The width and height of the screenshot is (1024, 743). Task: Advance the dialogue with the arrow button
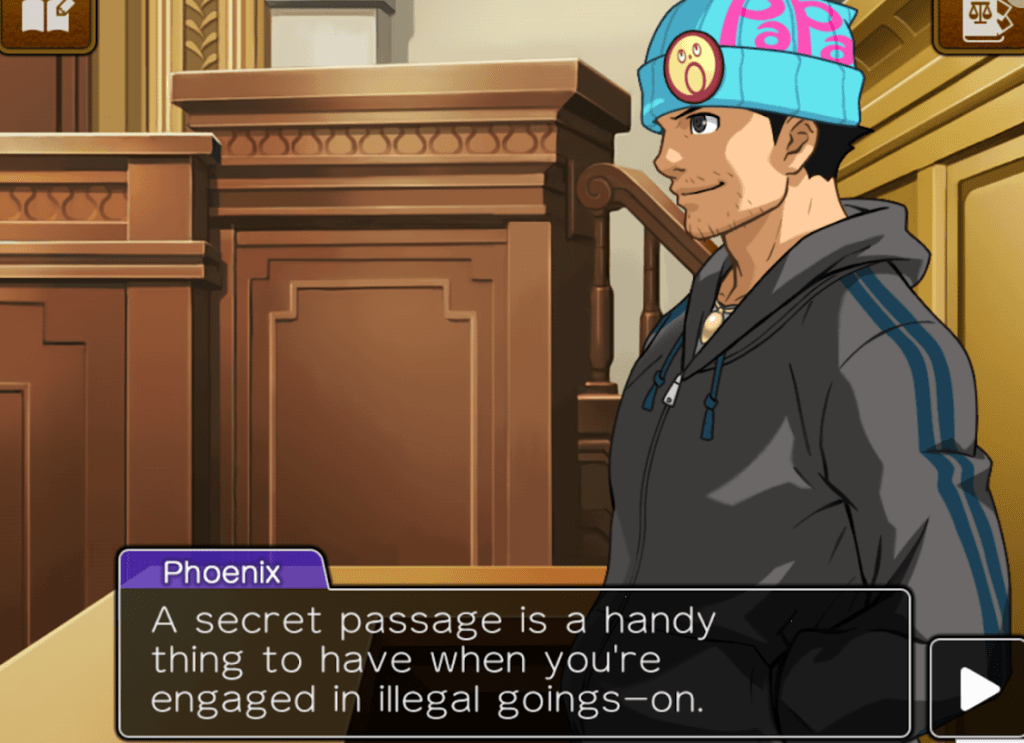(x=977, y=688)
